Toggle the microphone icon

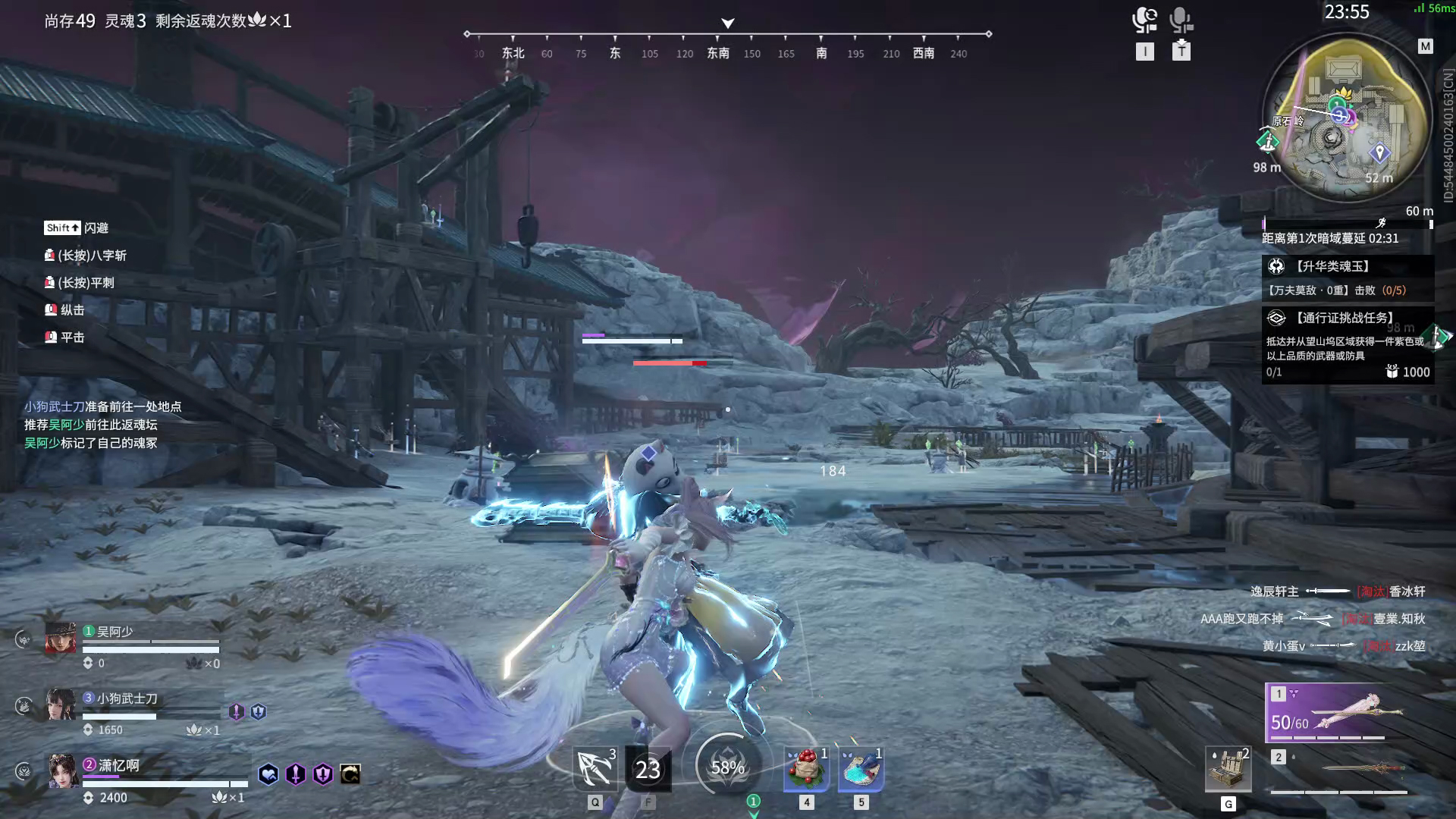tap(1180, 20)
